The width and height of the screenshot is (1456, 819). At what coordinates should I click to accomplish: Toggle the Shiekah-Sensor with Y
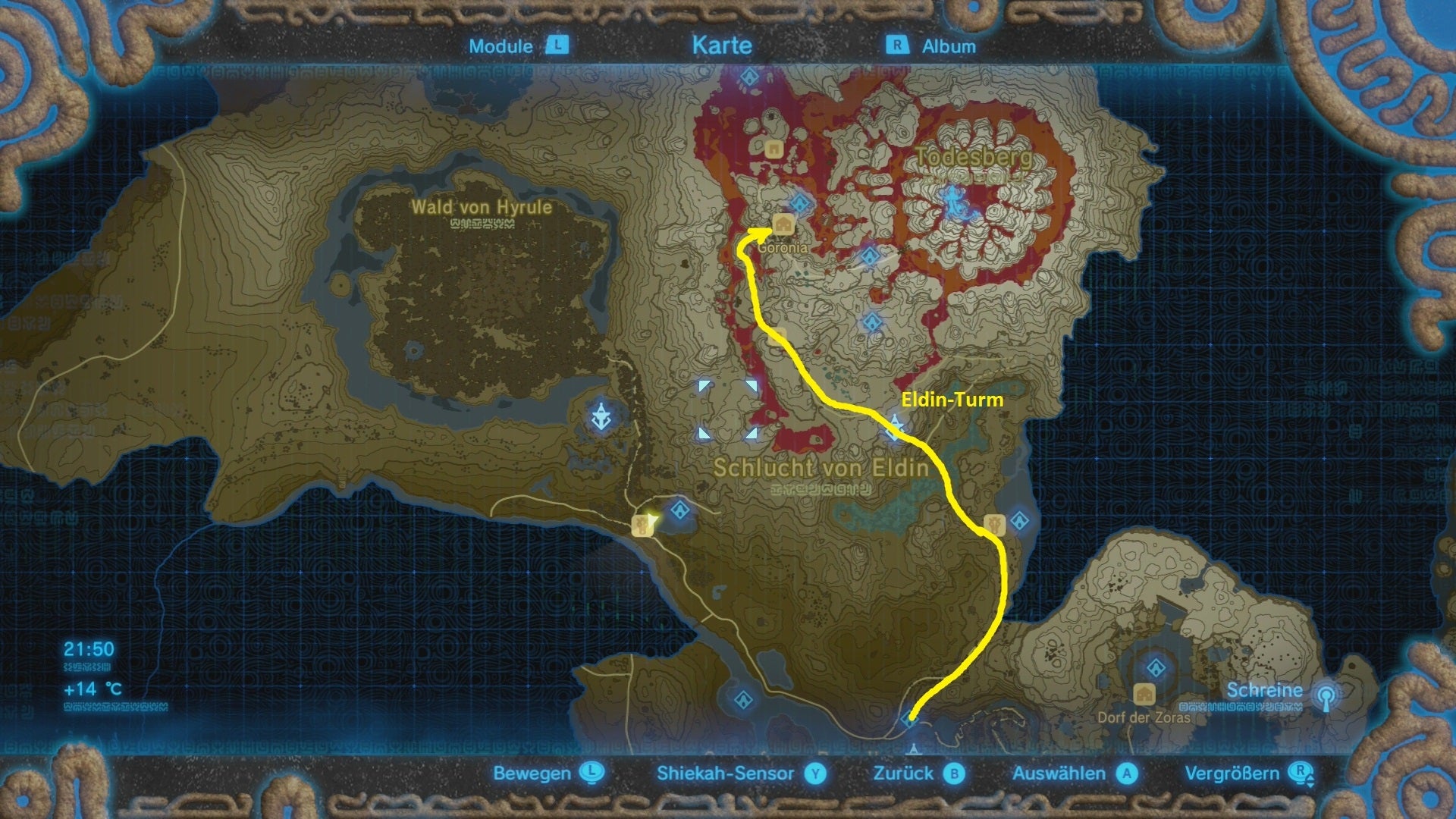723,774
